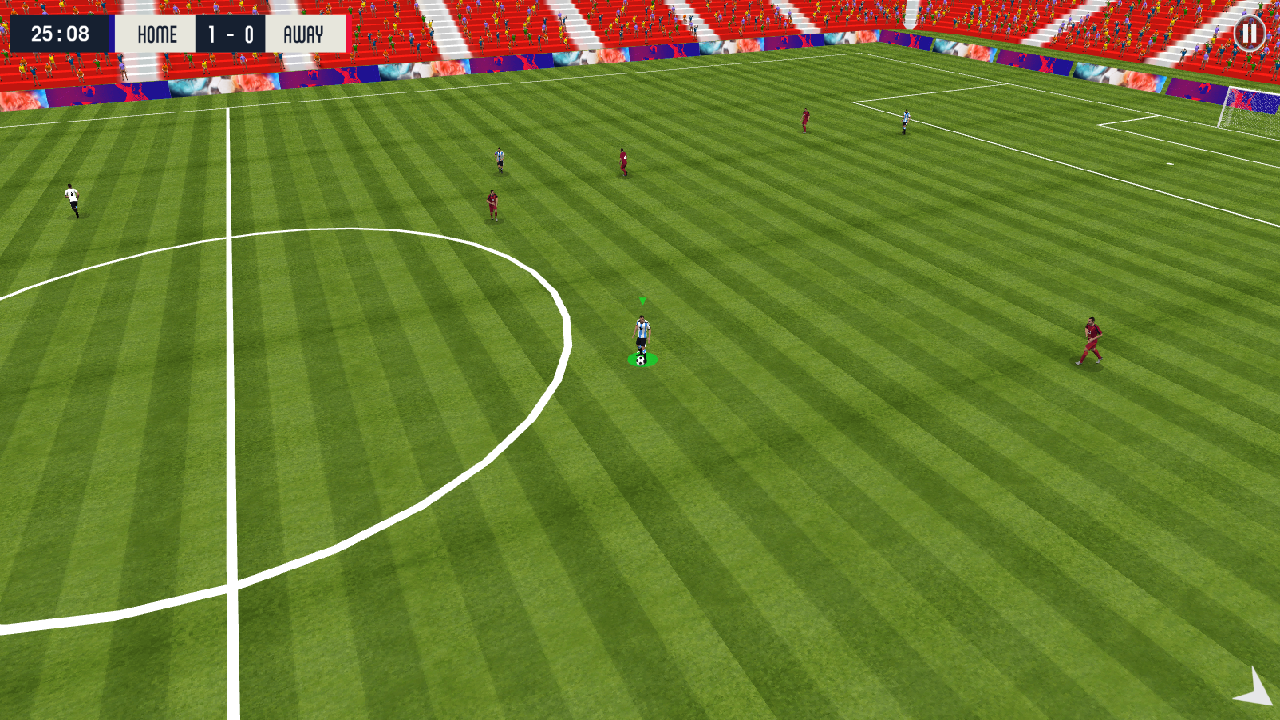Click the red player near the top penalty box
1280x720 pixels.
(805, 117)
